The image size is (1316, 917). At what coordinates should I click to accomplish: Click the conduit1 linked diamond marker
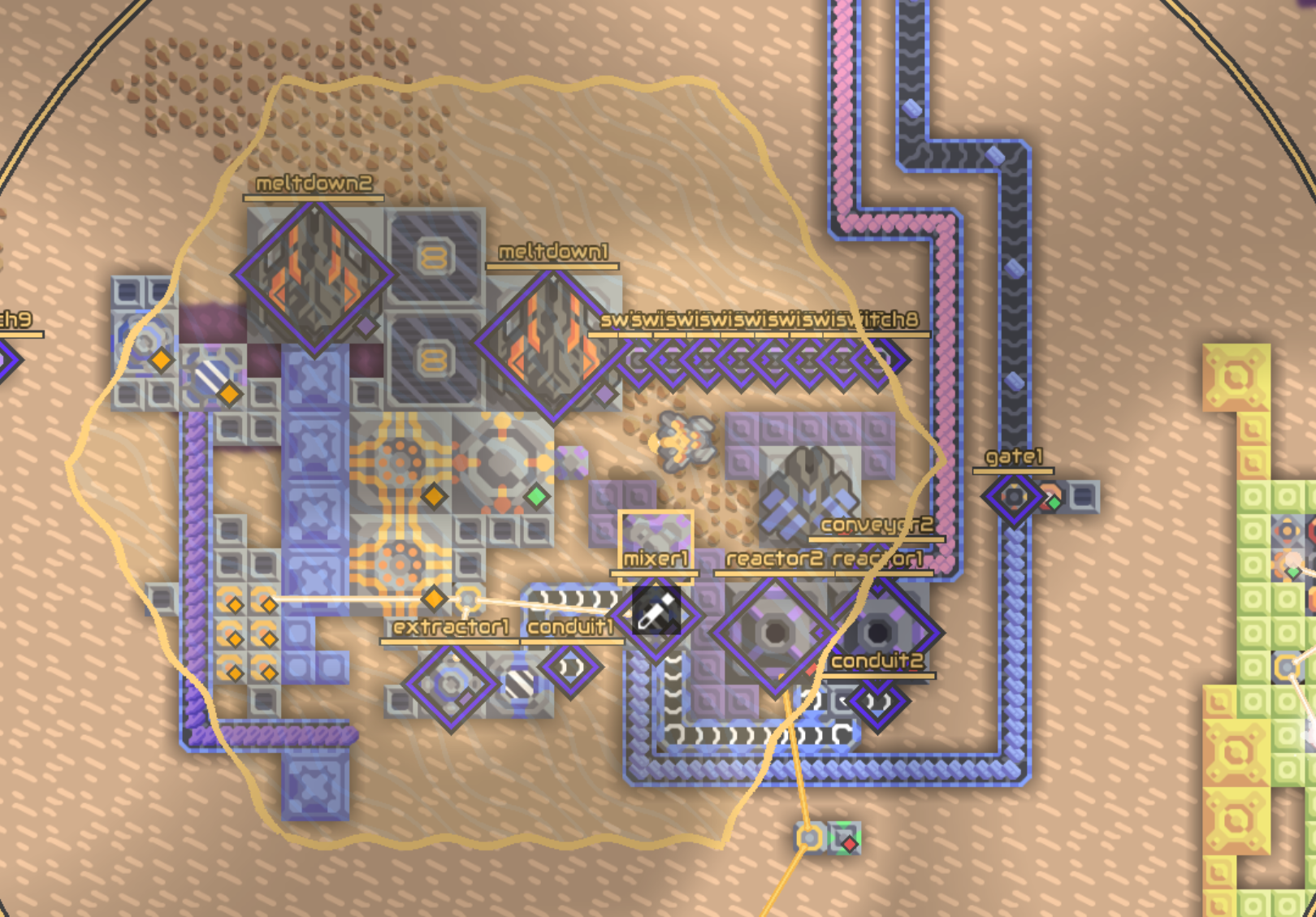tap(570, 668)
